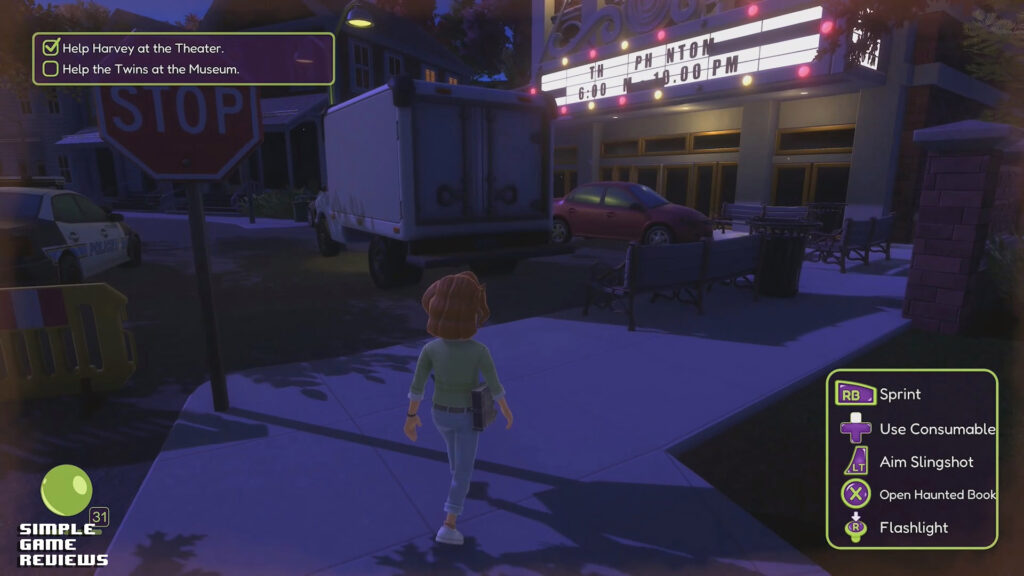
Task: Click the Simple Game Reviews watermark logo
Action: click(x=63, y=544)
